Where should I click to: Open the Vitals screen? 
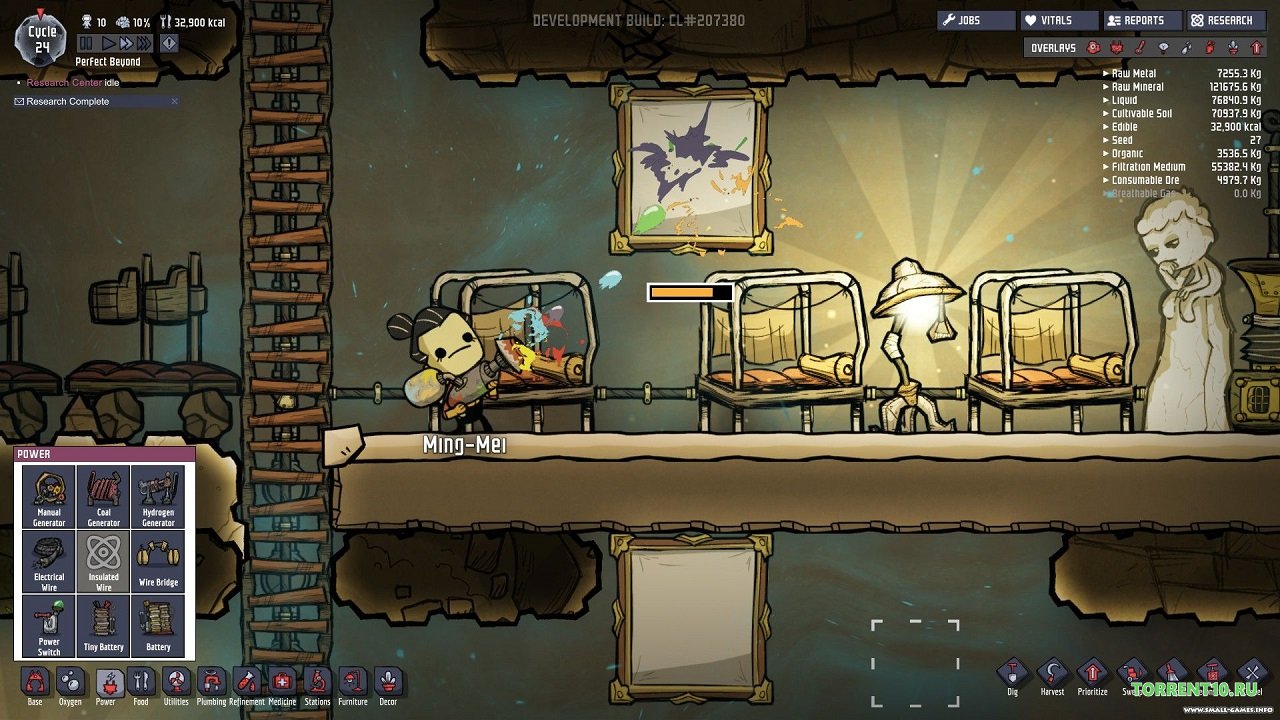(x=1059, y=20)
